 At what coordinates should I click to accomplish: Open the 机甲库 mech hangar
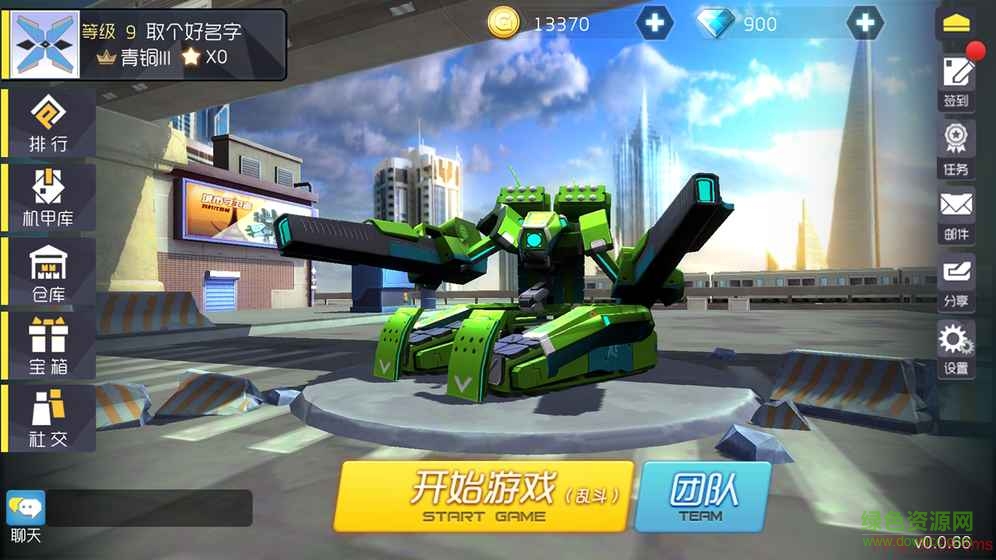point(49,197)
